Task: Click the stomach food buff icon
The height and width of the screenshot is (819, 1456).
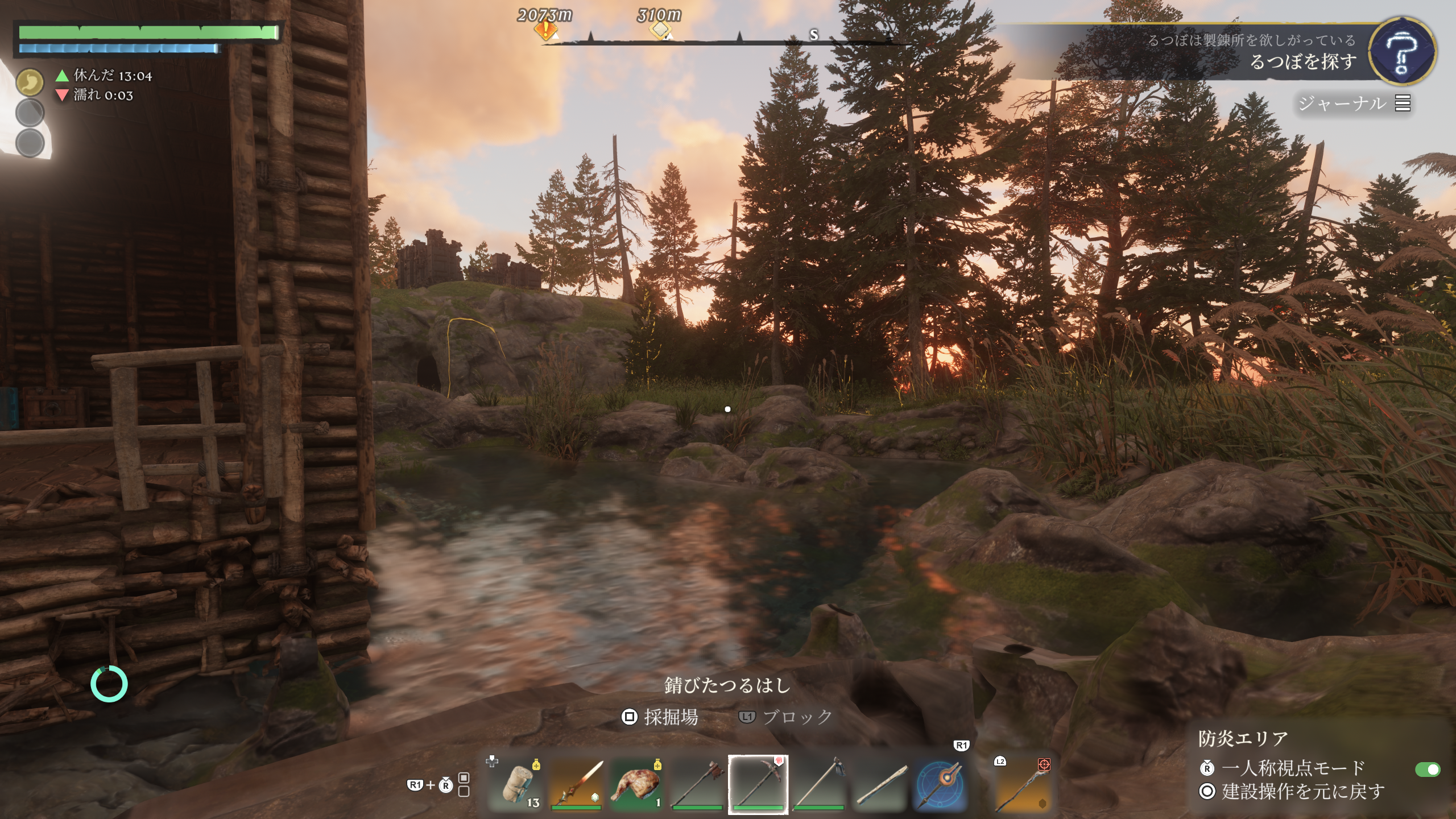Action: [30, 82]
